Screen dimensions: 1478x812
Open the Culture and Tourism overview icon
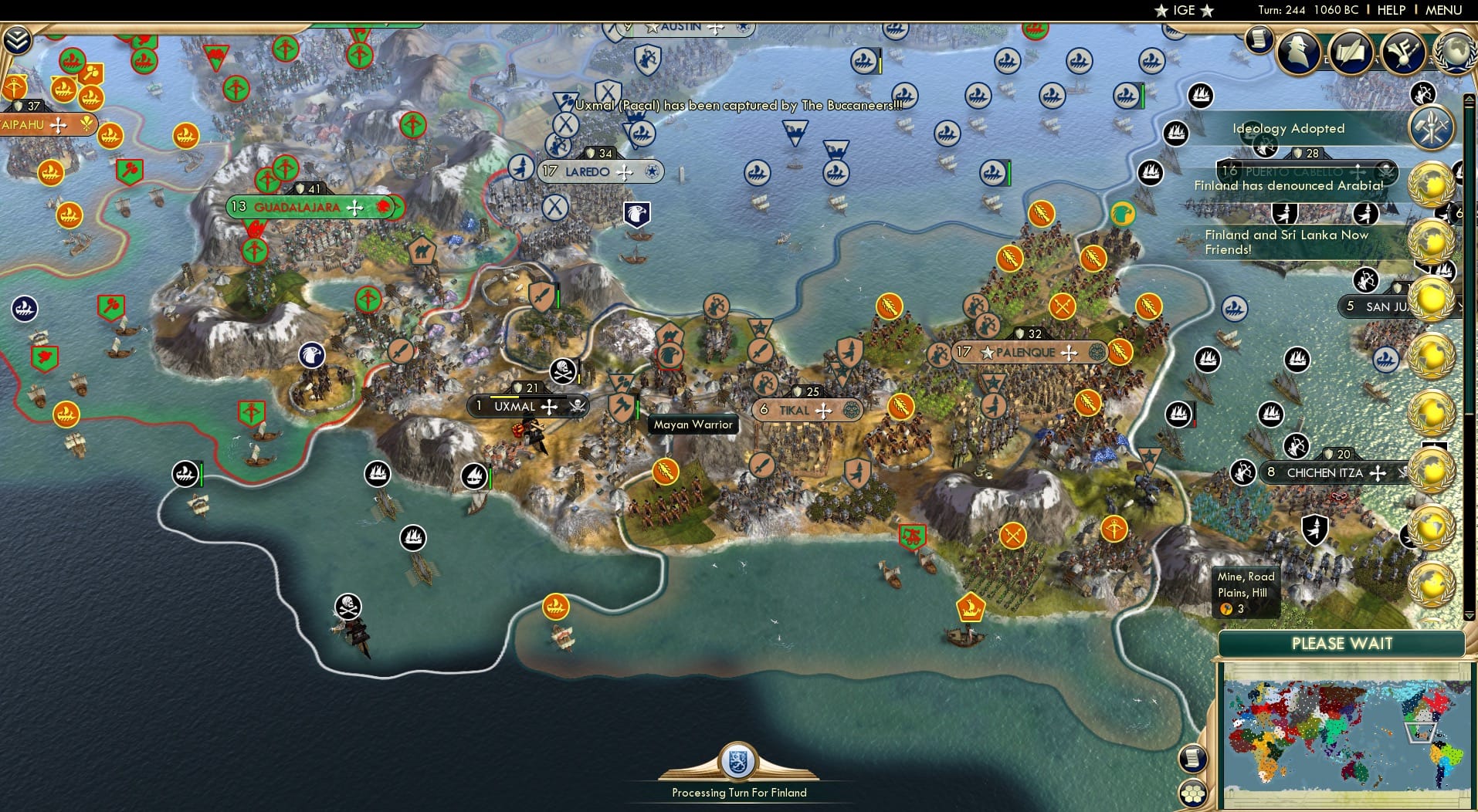tap(1402, 52)
